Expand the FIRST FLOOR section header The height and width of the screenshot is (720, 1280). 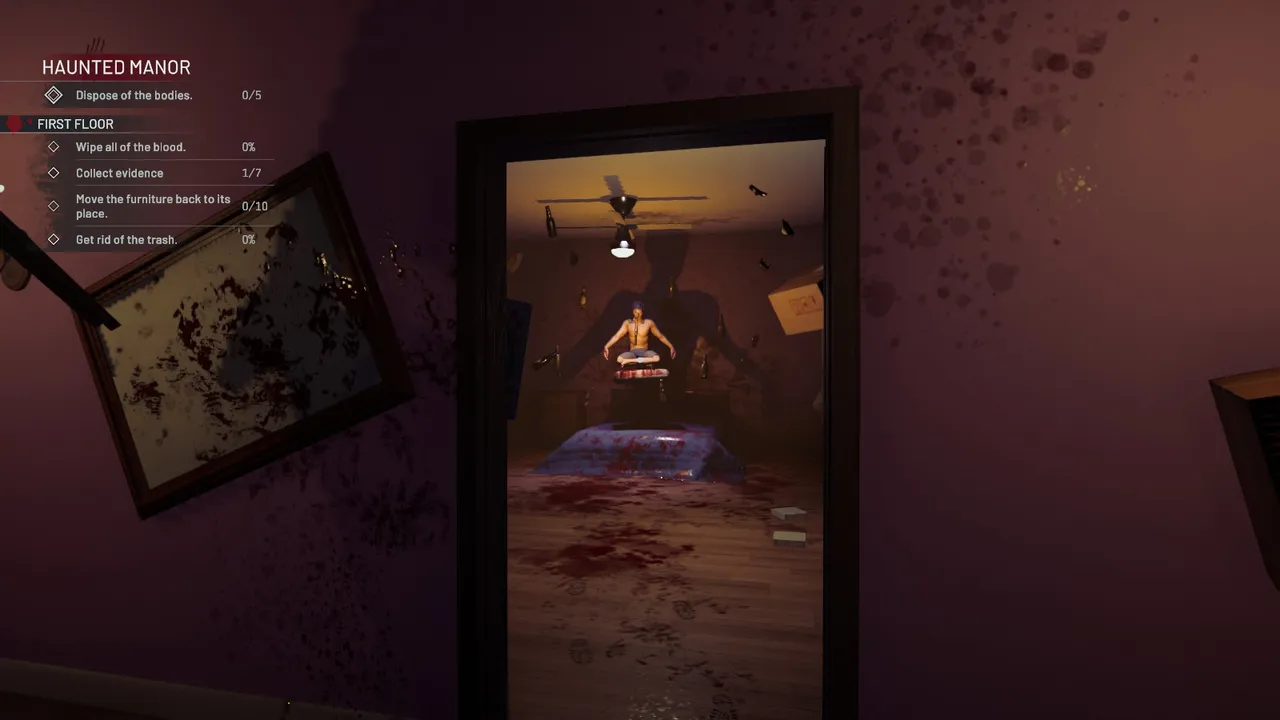point(75,124)
